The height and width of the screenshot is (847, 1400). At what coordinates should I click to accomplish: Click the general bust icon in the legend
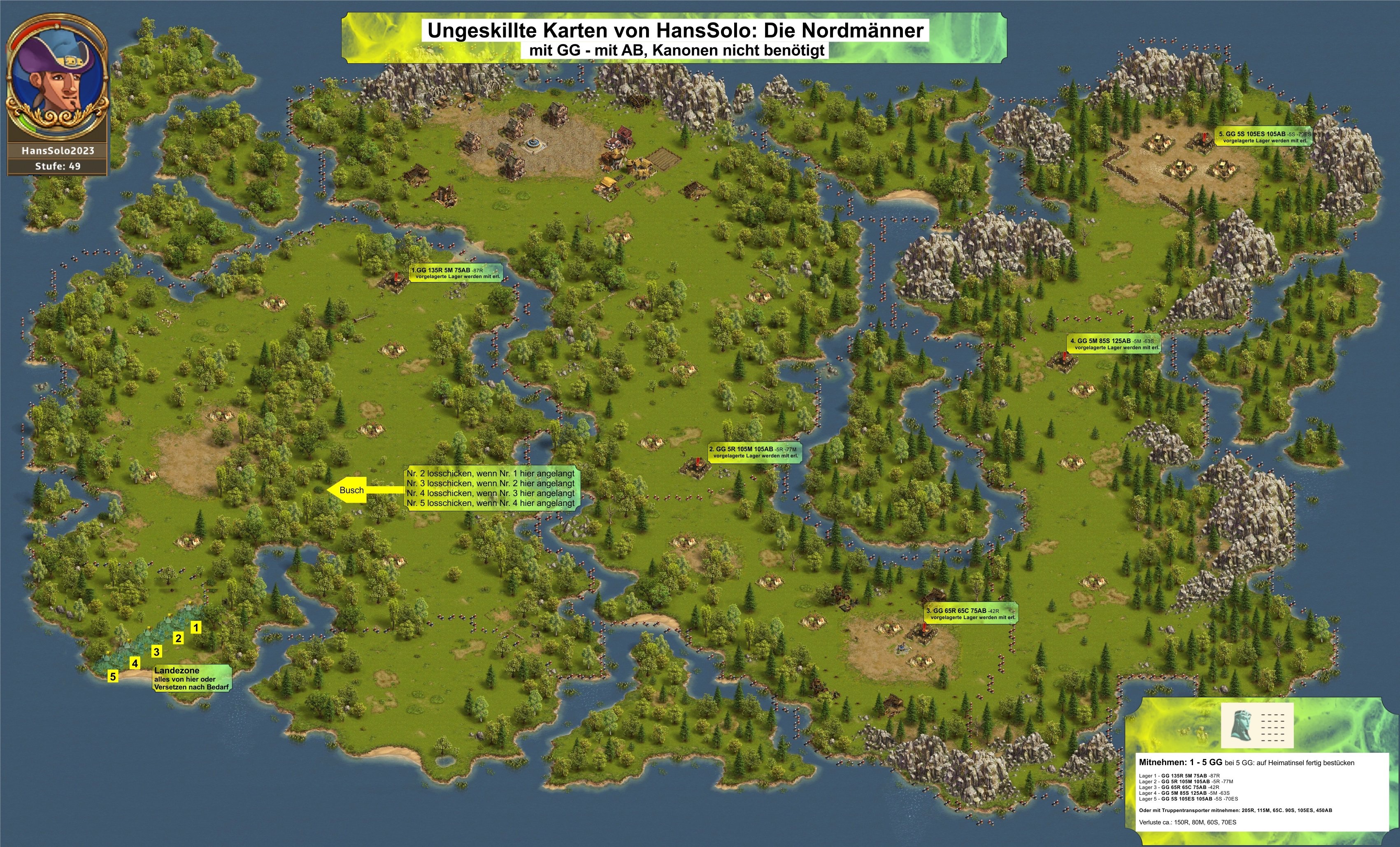(1241, 725)
